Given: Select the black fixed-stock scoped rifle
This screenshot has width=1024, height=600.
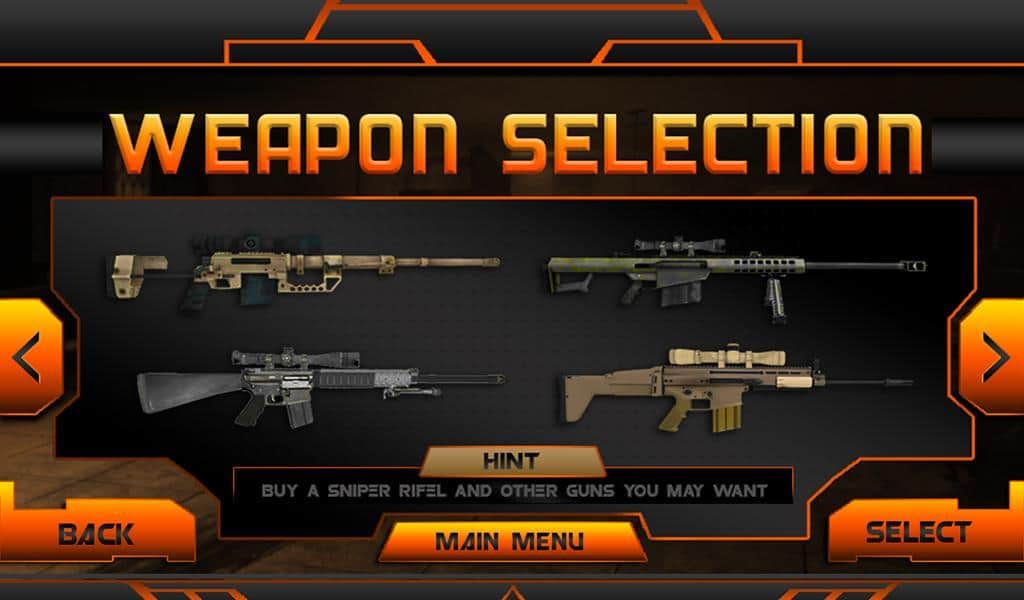Looking at the screenshot, I should point(320,384).
